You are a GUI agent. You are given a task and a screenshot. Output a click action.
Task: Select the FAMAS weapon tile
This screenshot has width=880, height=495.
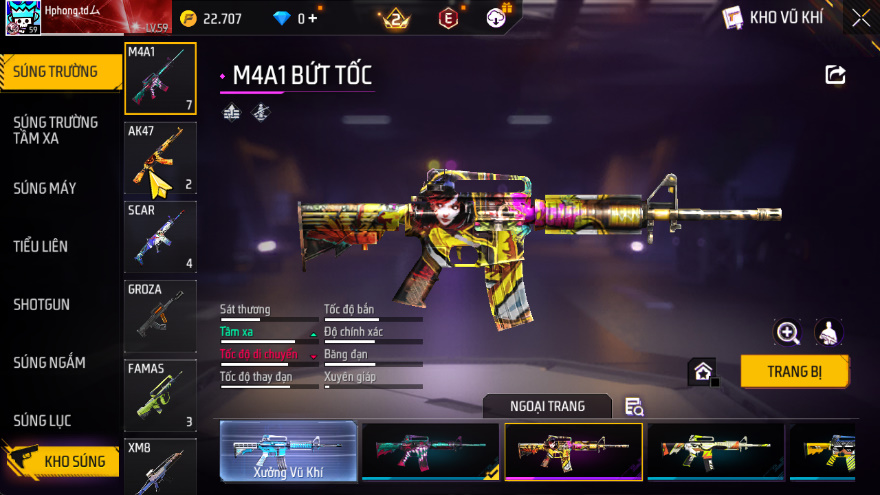[x=160, y=395]
